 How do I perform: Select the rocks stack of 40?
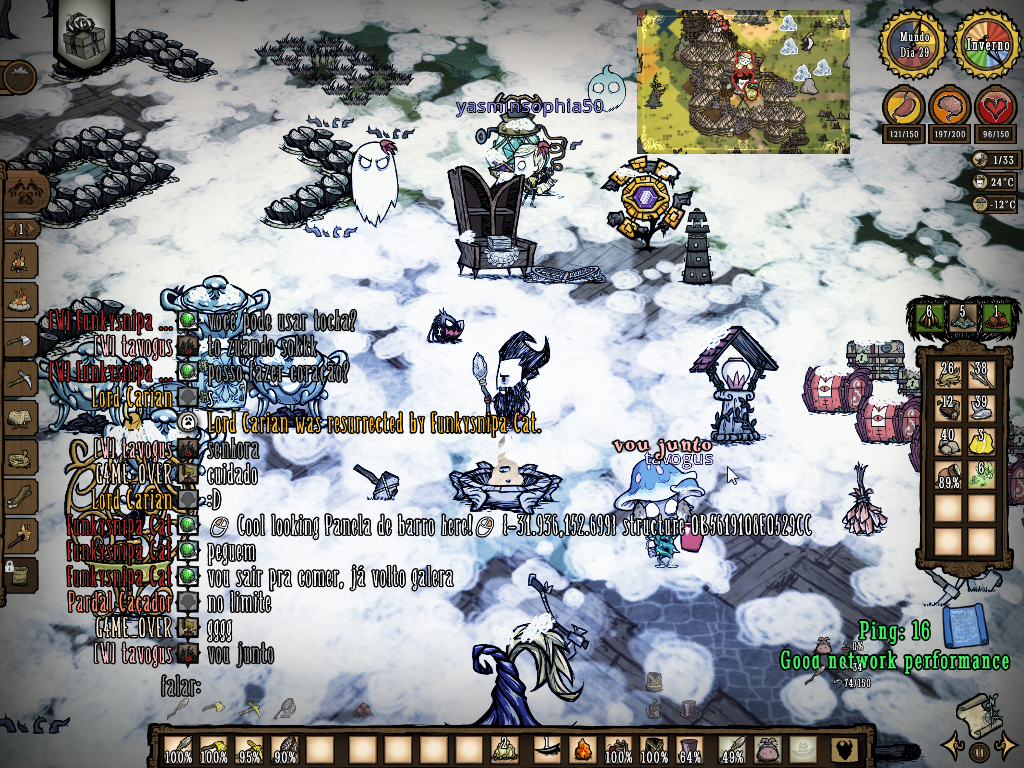[x=946, y=442]
